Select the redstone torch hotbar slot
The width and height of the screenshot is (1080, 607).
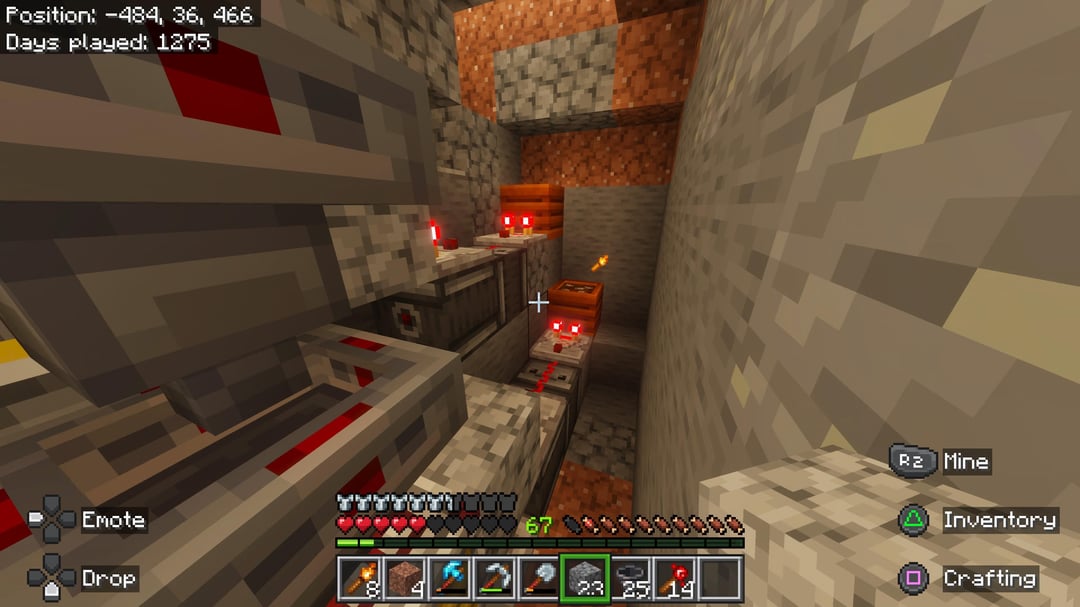click(676, 578)
